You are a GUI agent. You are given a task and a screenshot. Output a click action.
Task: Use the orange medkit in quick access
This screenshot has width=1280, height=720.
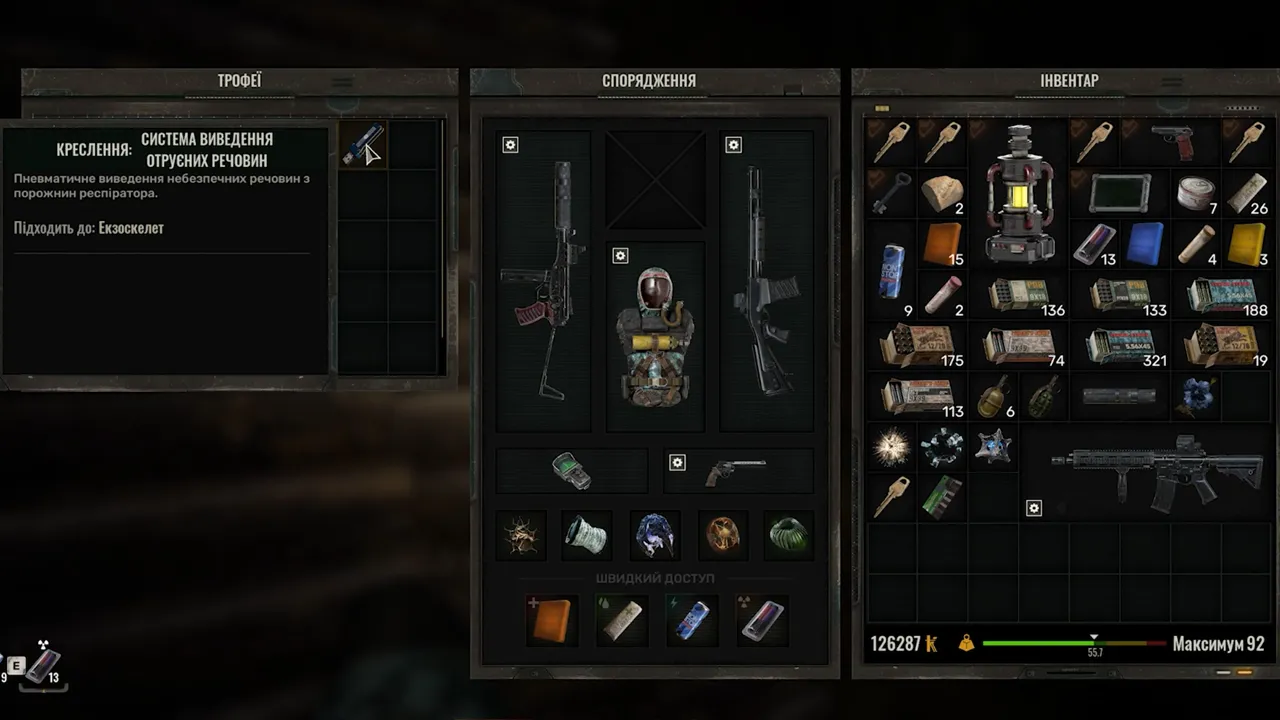551,620
